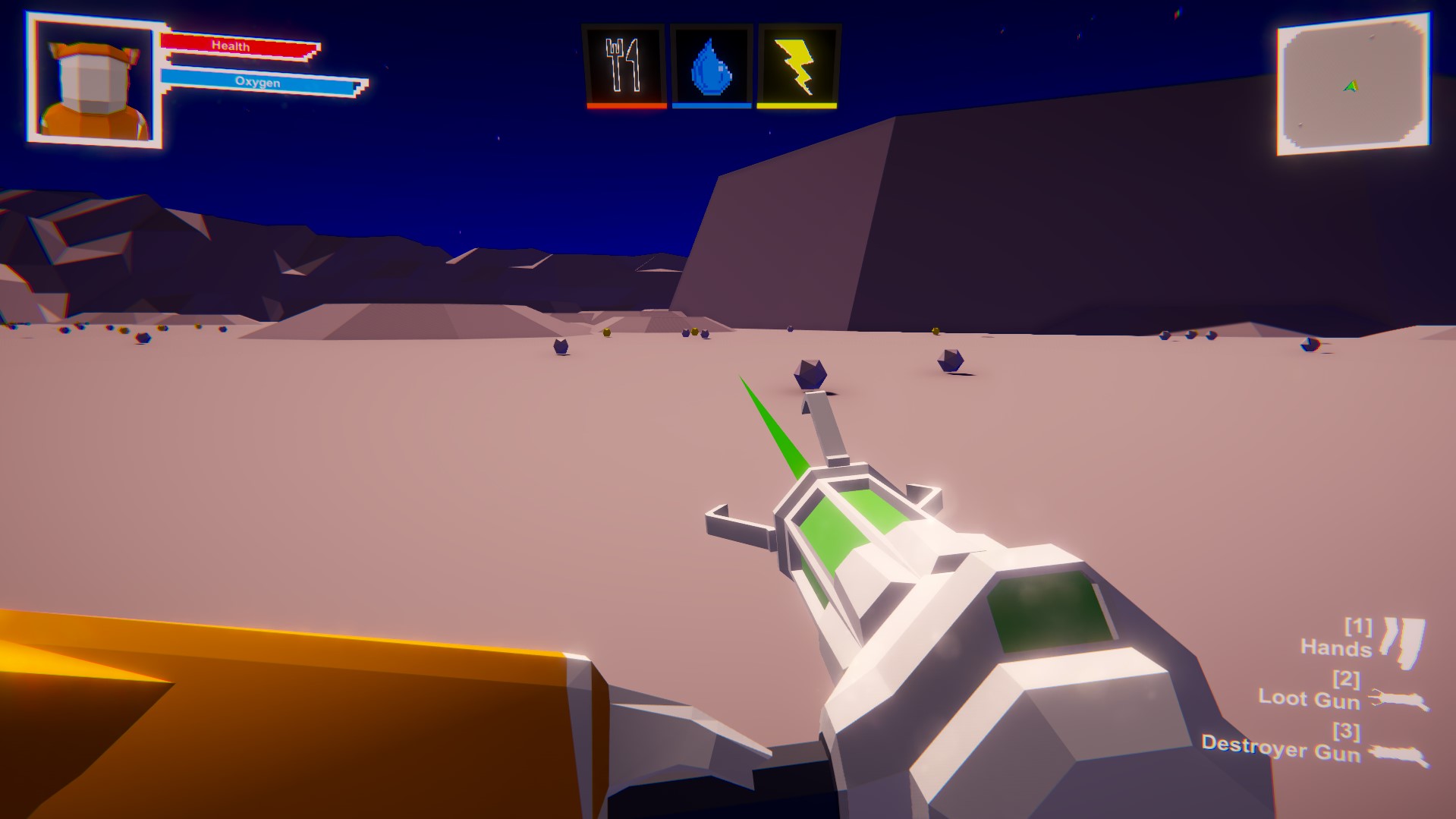Click the Destroyer Gun weapon icon
The image size is (1456, 819).
click(x=1396, y=754)
